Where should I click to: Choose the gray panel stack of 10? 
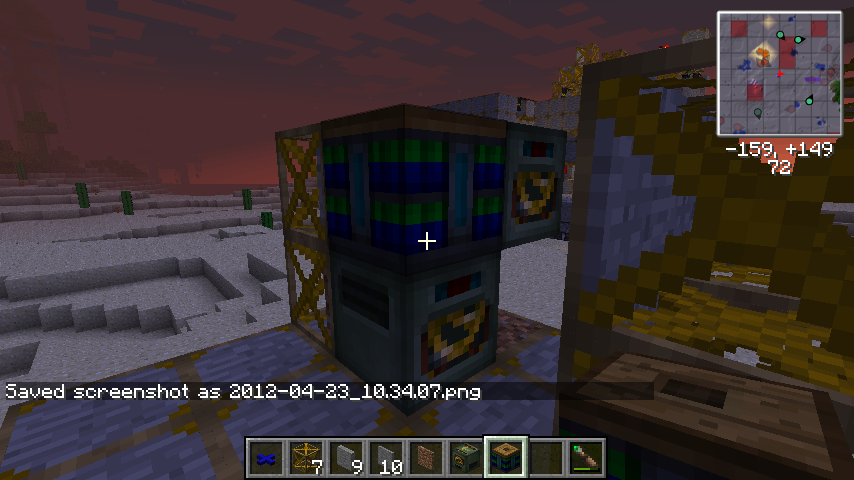pos(386,457)
